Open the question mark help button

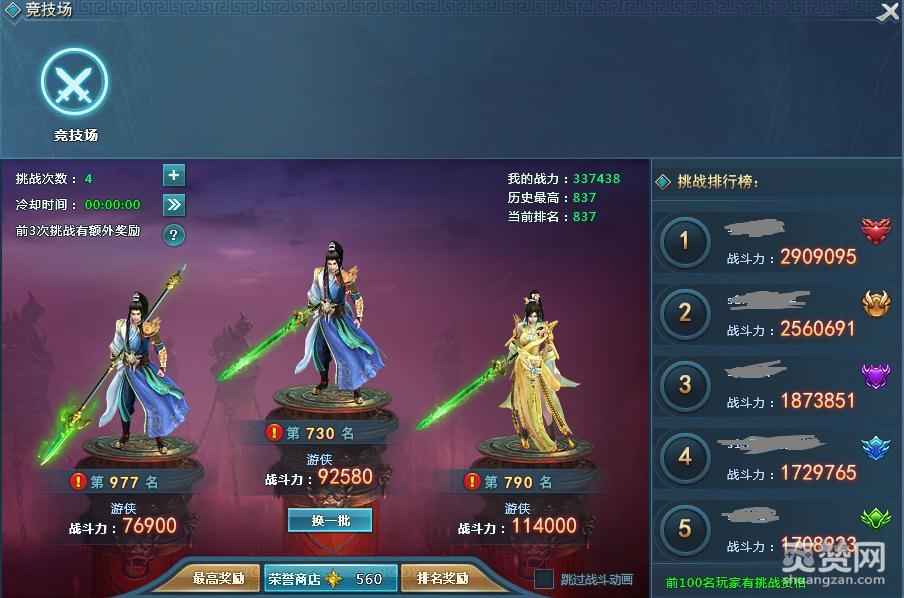point(174,235)
